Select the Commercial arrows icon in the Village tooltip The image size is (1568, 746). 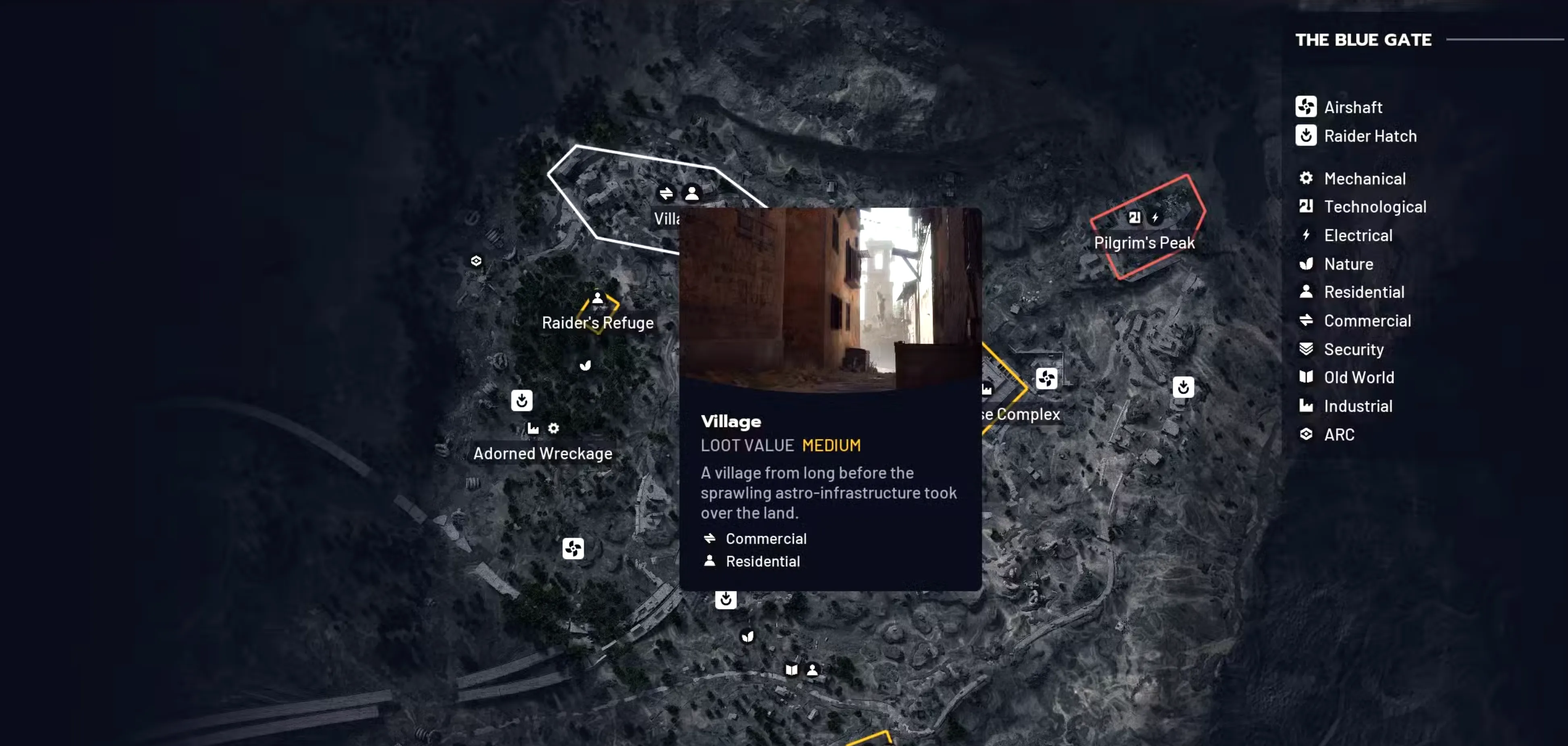(710, 538)
